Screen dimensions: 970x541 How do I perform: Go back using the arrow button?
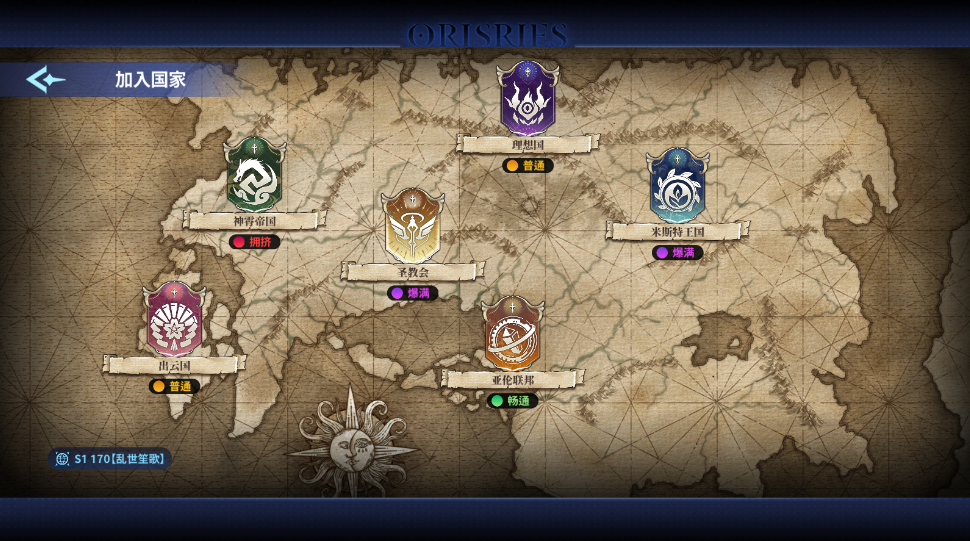(x=45, y=79)
